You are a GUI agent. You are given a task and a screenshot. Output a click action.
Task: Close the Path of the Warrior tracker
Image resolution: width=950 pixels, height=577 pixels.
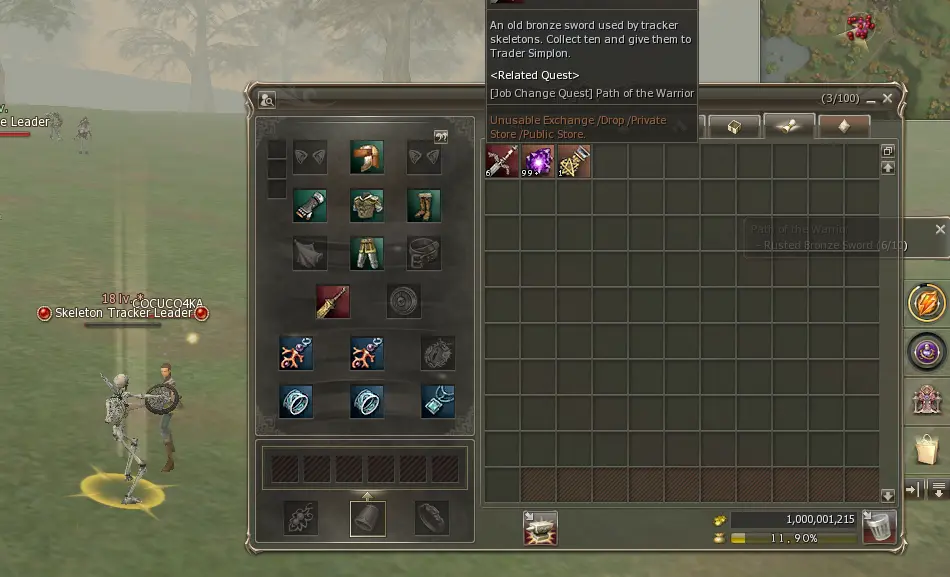[940, 230]
